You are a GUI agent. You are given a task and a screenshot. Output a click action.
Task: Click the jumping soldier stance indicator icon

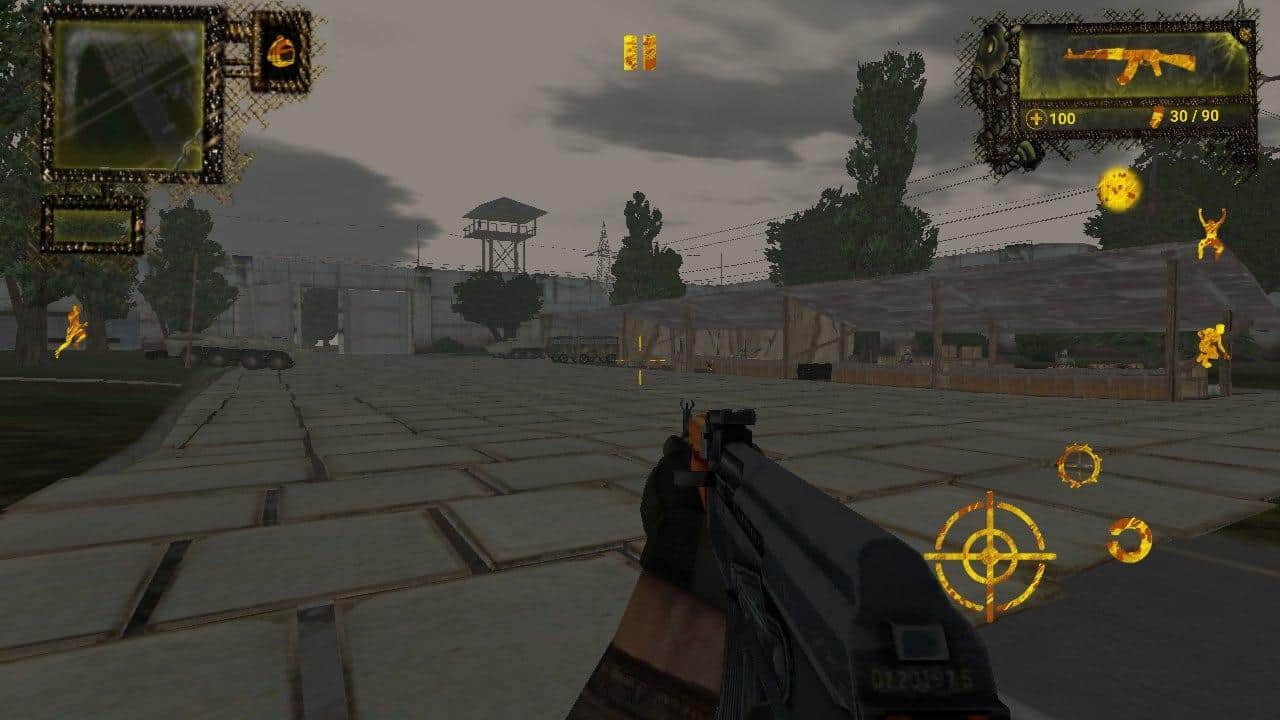[x=1213, y=230]
